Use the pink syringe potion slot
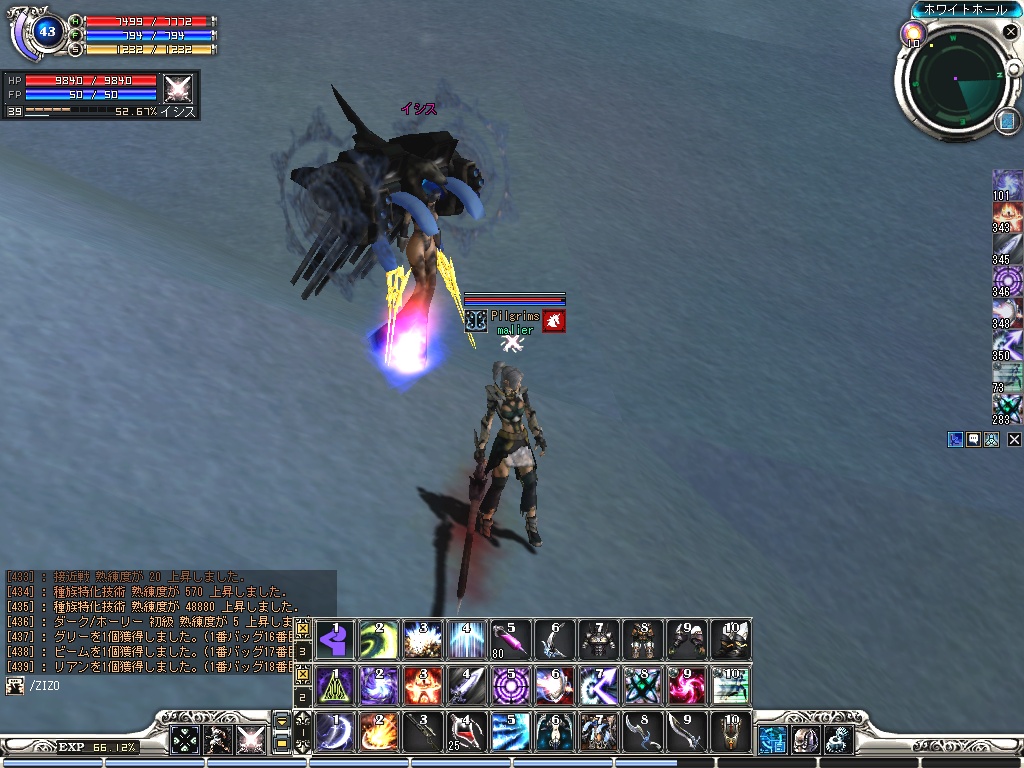 511,638
